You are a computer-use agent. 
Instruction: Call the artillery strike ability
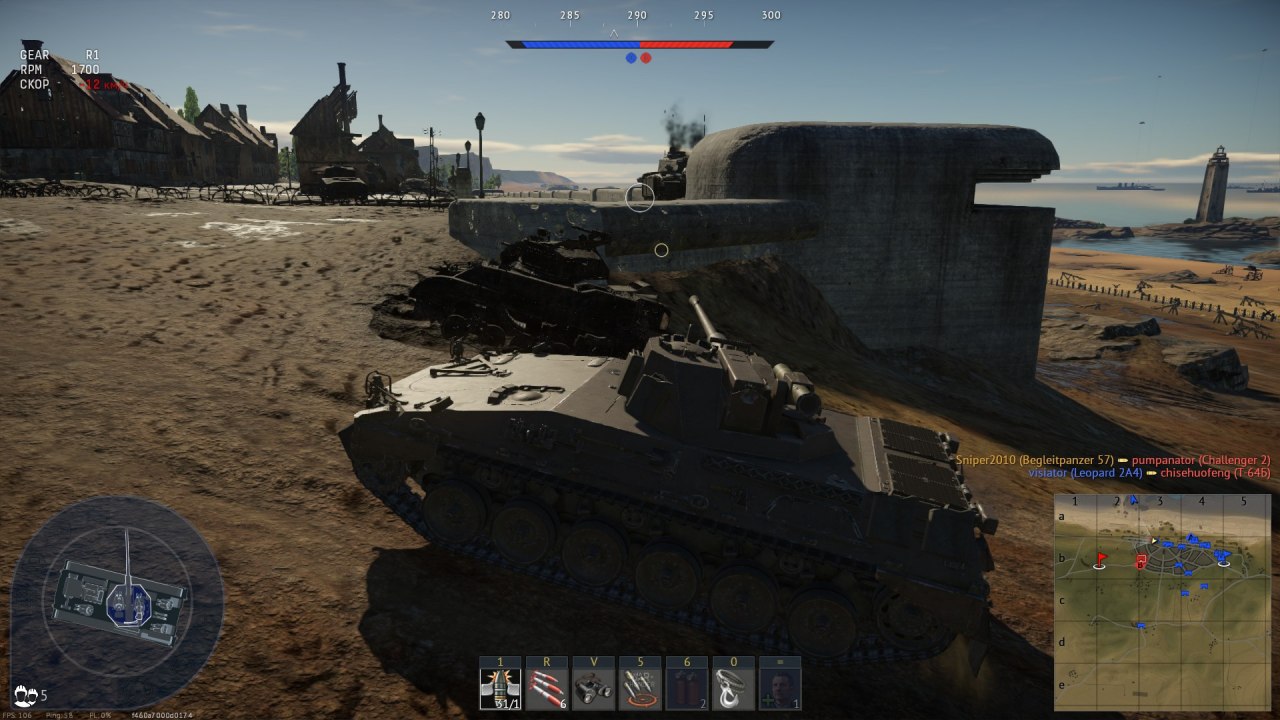click(x=640, y=689)
